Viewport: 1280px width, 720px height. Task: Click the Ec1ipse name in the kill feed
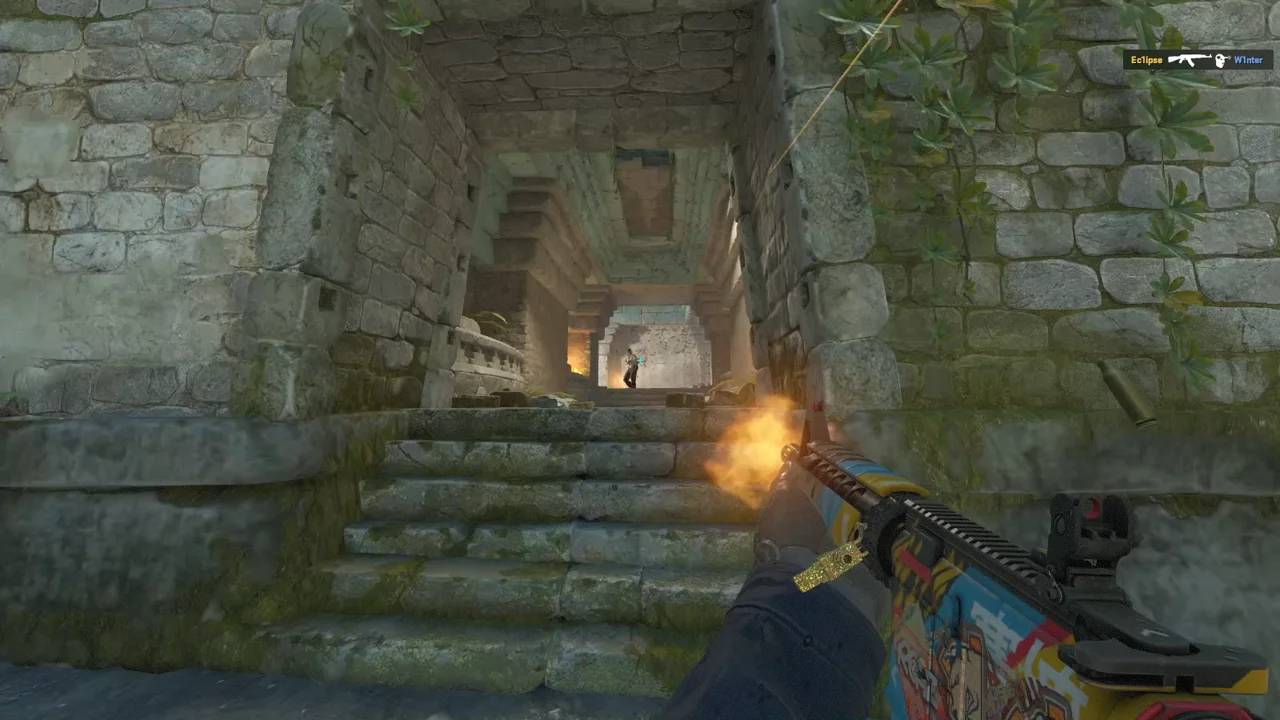click(1146, 60)
